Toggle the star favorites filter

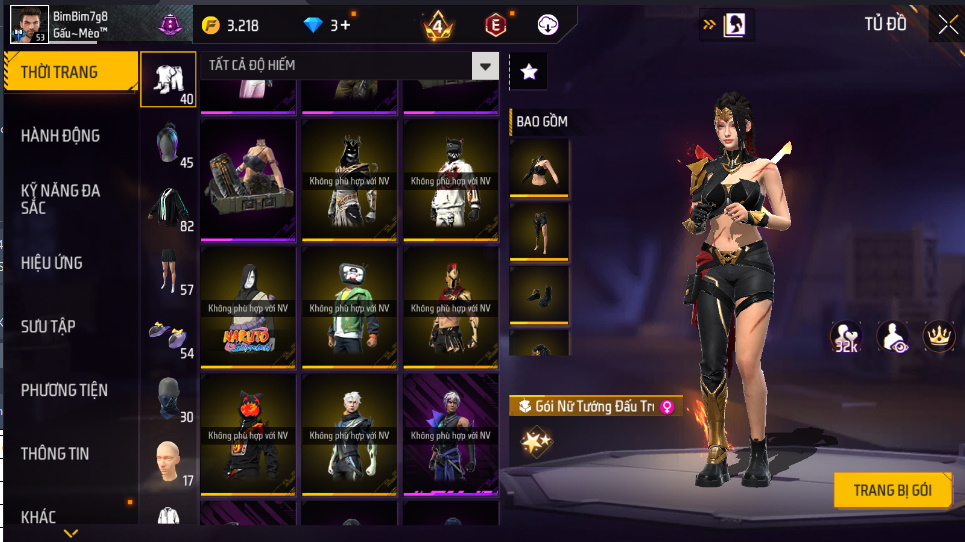529,71
